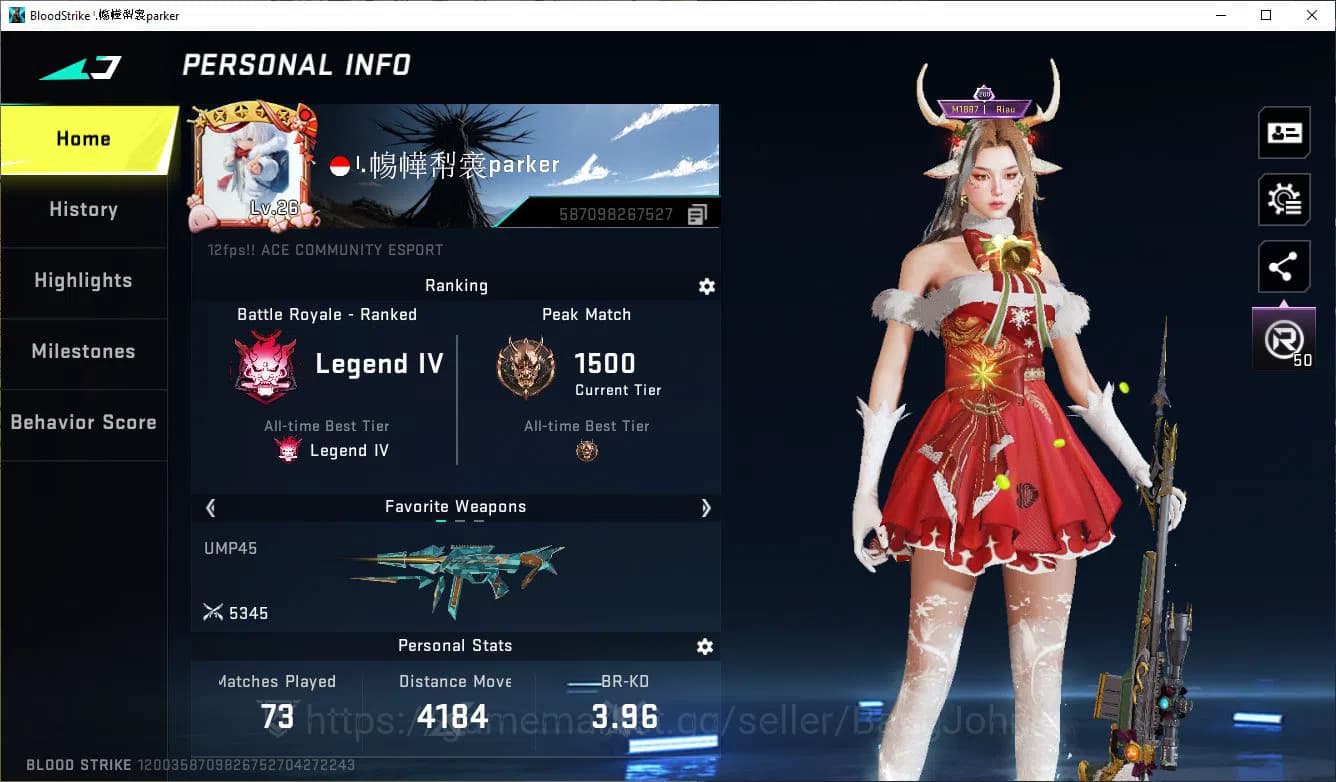Copy the player ID with the copy icon

coord(697,214)
